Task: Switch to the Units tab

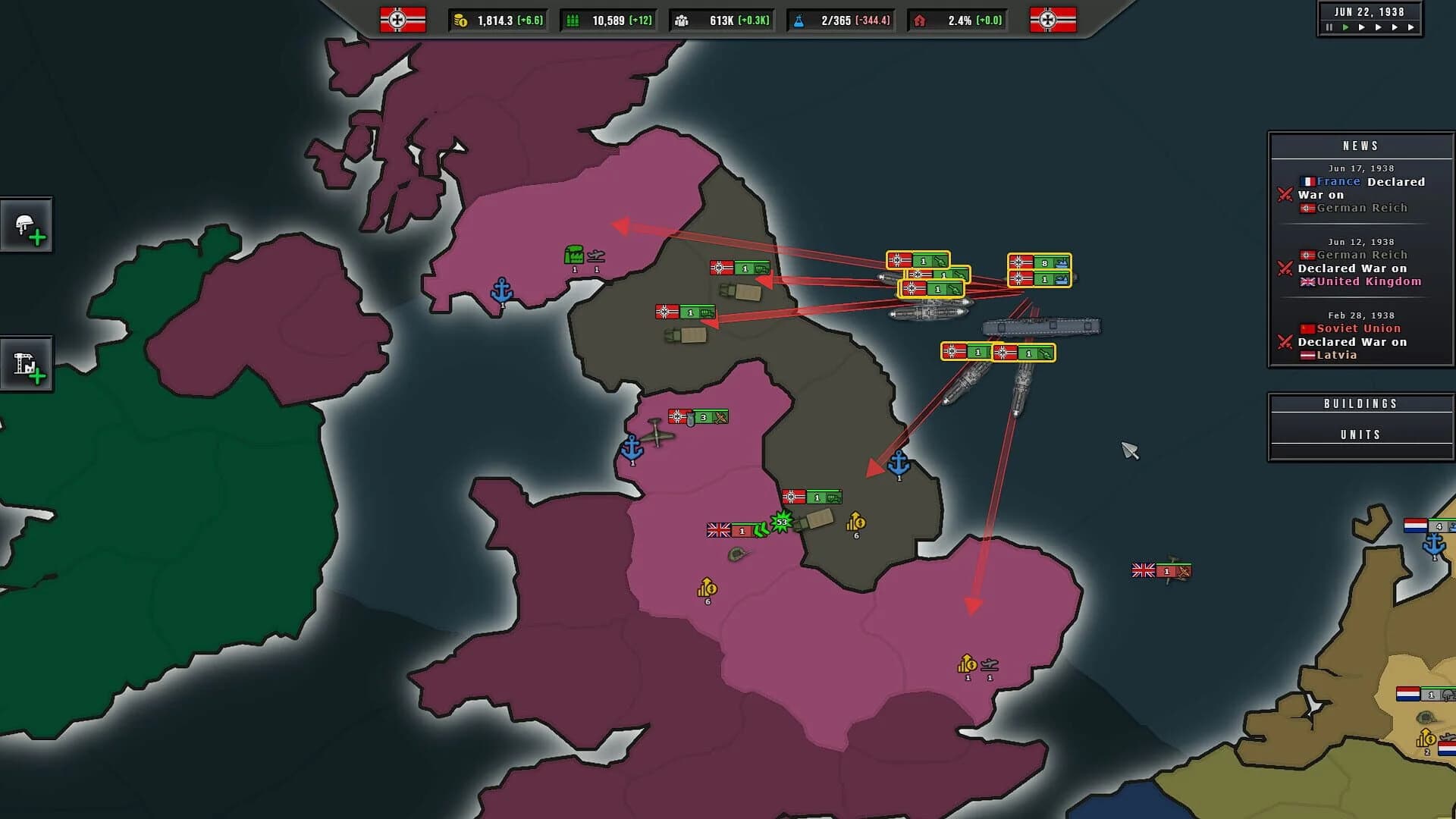Action: [1360, 434]
